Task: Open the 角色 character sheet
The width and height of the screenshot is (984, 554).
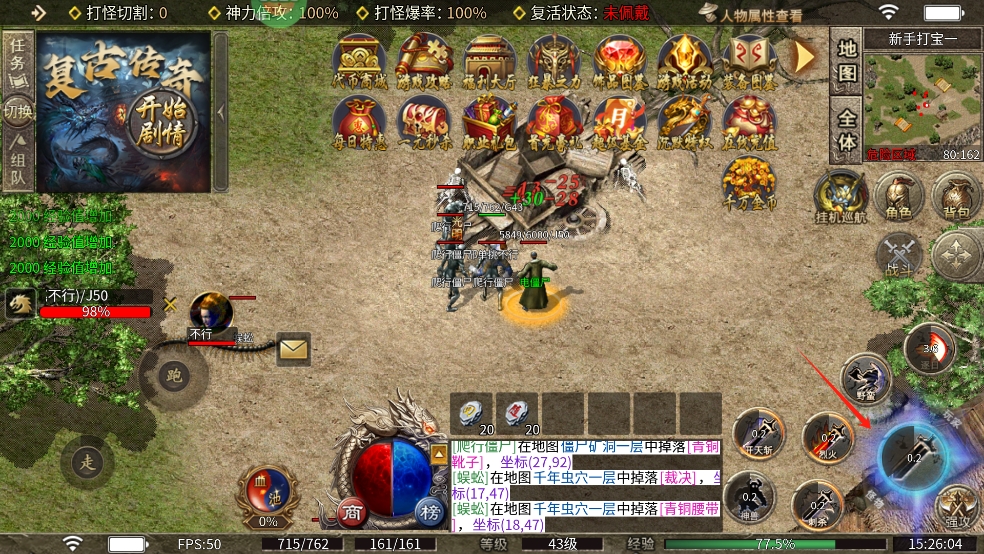Action: [899, 197]
